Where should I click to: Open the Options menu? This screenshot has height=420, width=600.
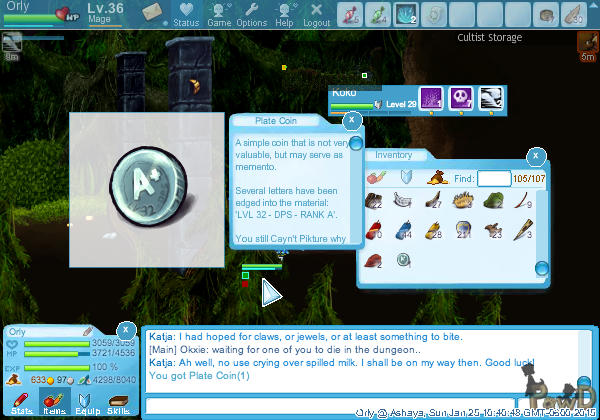click(251, 15)
